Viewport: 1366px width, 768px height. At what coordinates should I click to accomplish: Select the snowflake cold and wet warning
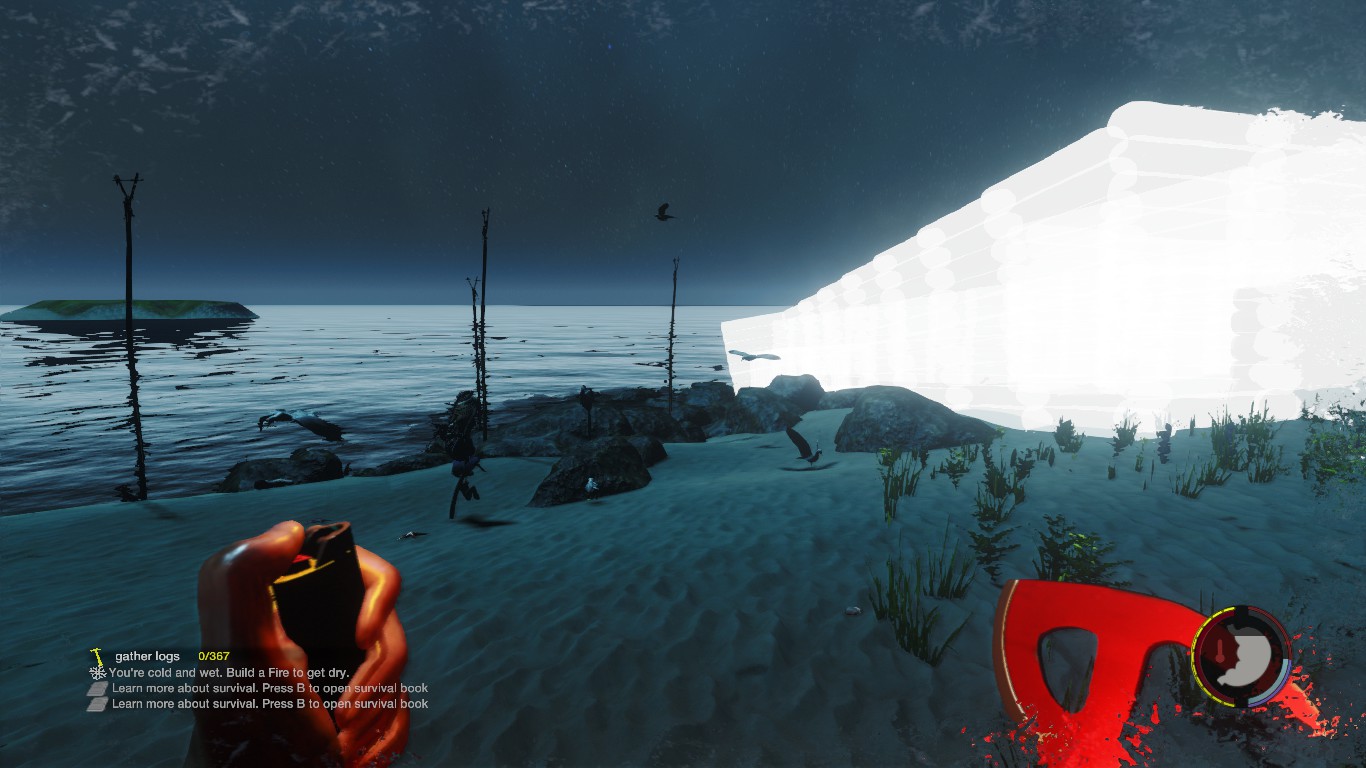98,673
